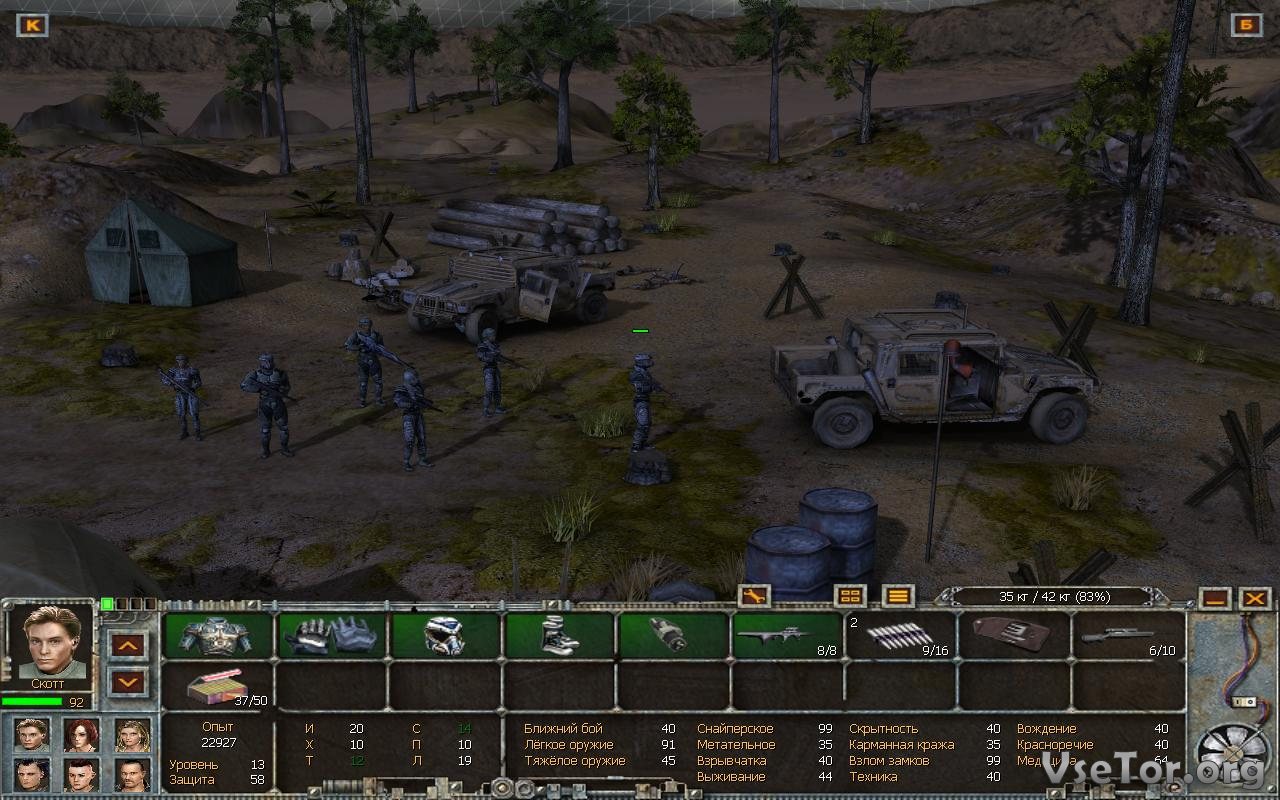
Task: Open the wrench tools button
Action: [754, 596]
